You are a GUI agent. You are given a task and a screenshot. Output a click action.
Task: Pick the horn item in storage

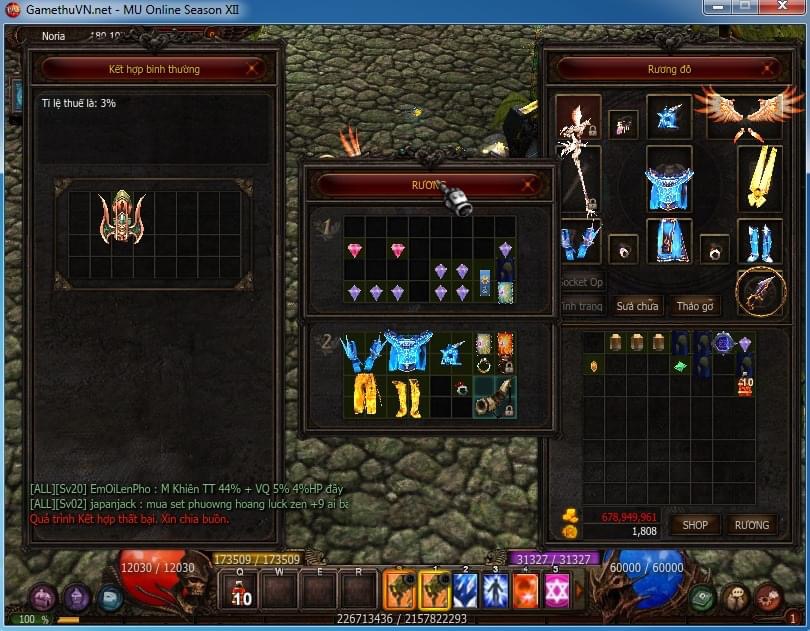click(495, 397)
